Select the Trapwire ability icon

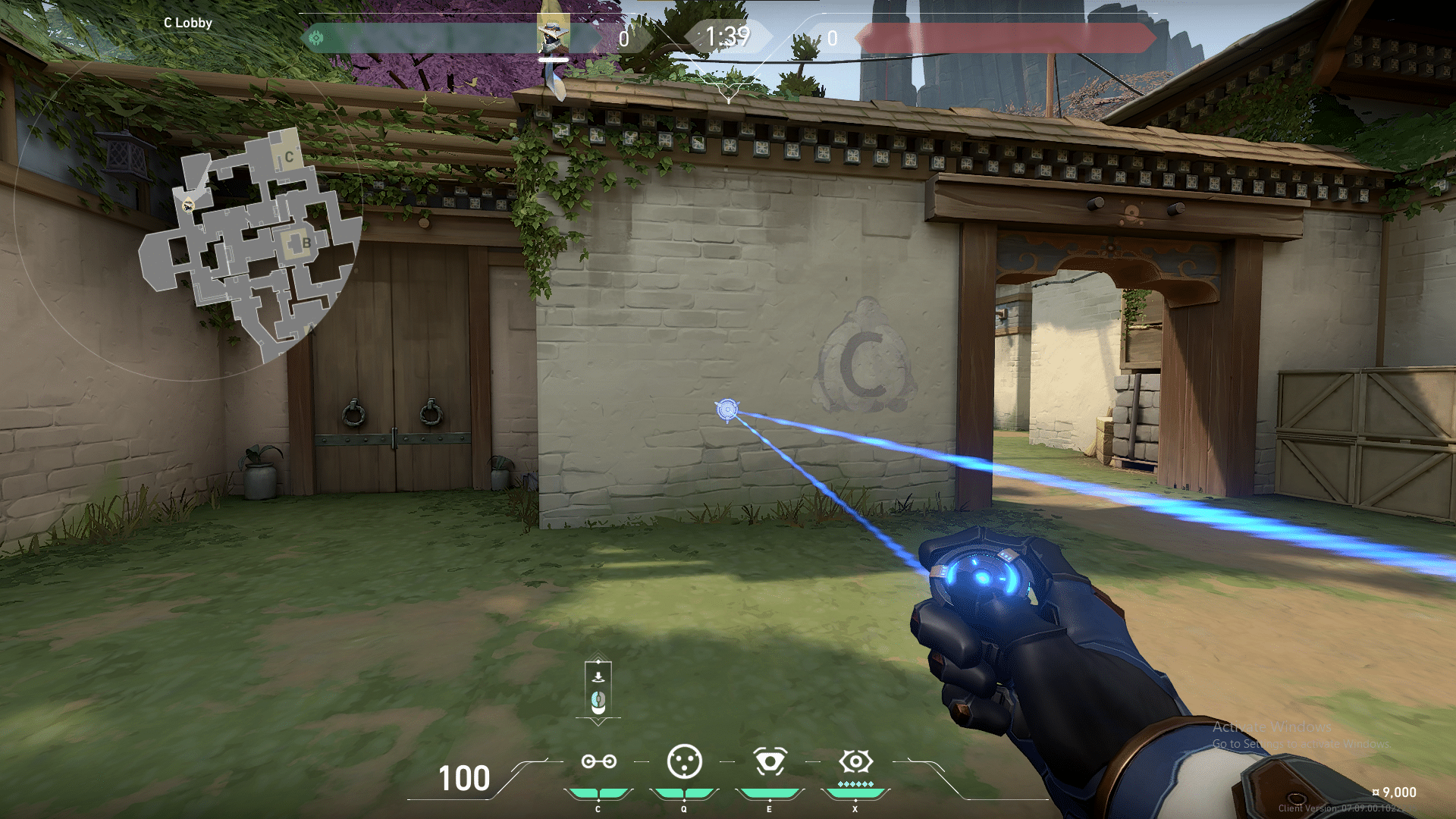pyautogui.click(x=598, y=762)
